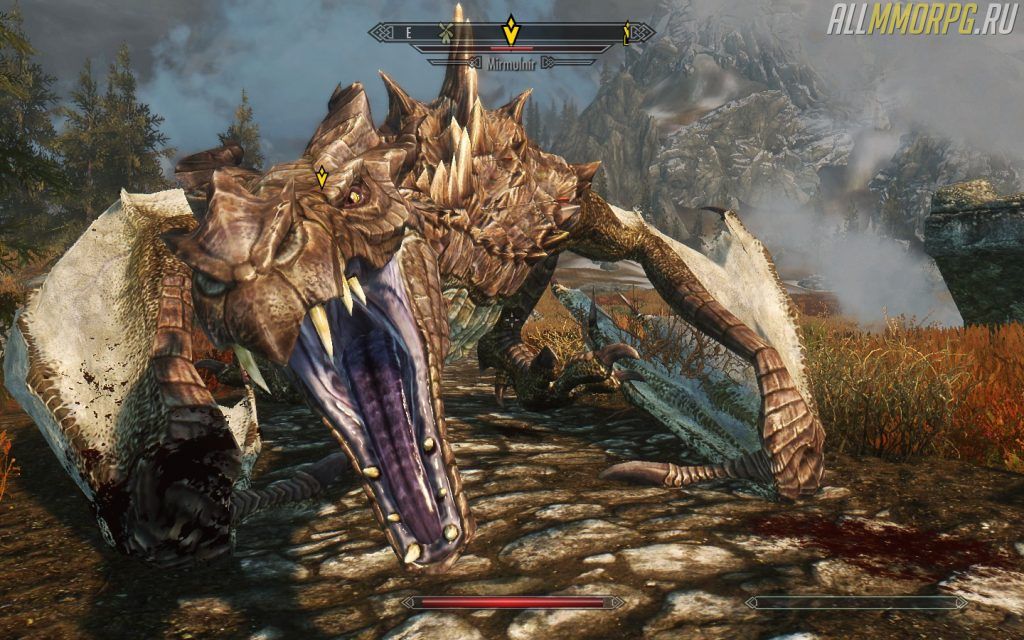1024x640 pixels.
Task: Select the yellow marker at the compass's right end
Action: click(x=627, y=32)
